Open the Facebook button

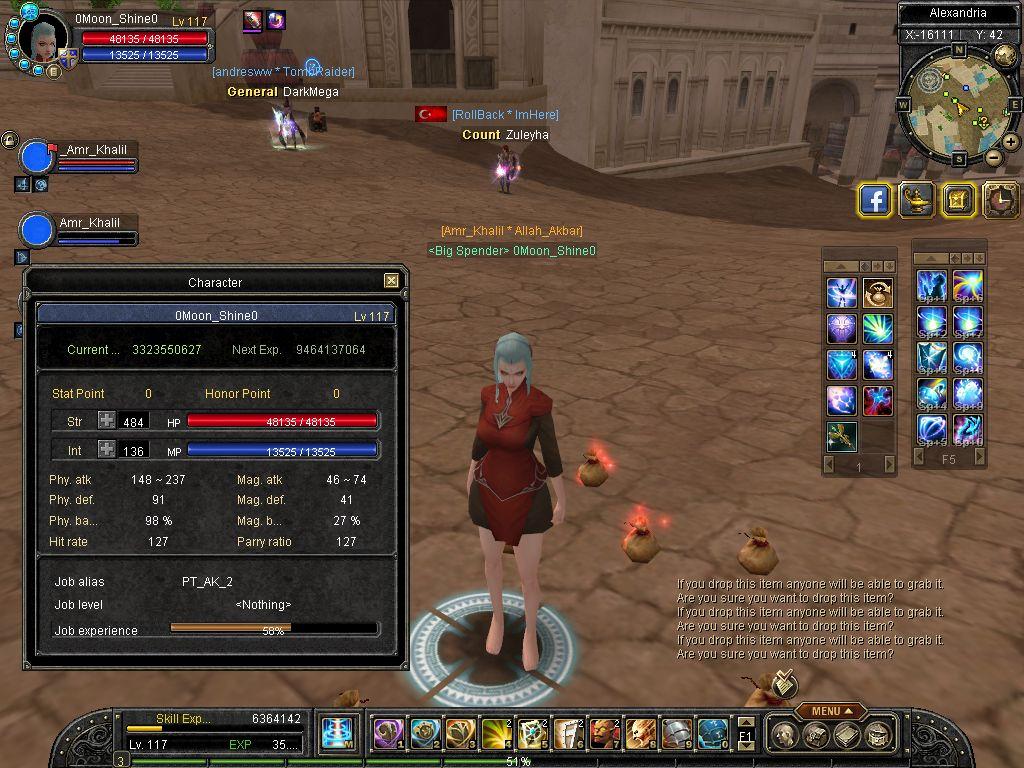875,200
